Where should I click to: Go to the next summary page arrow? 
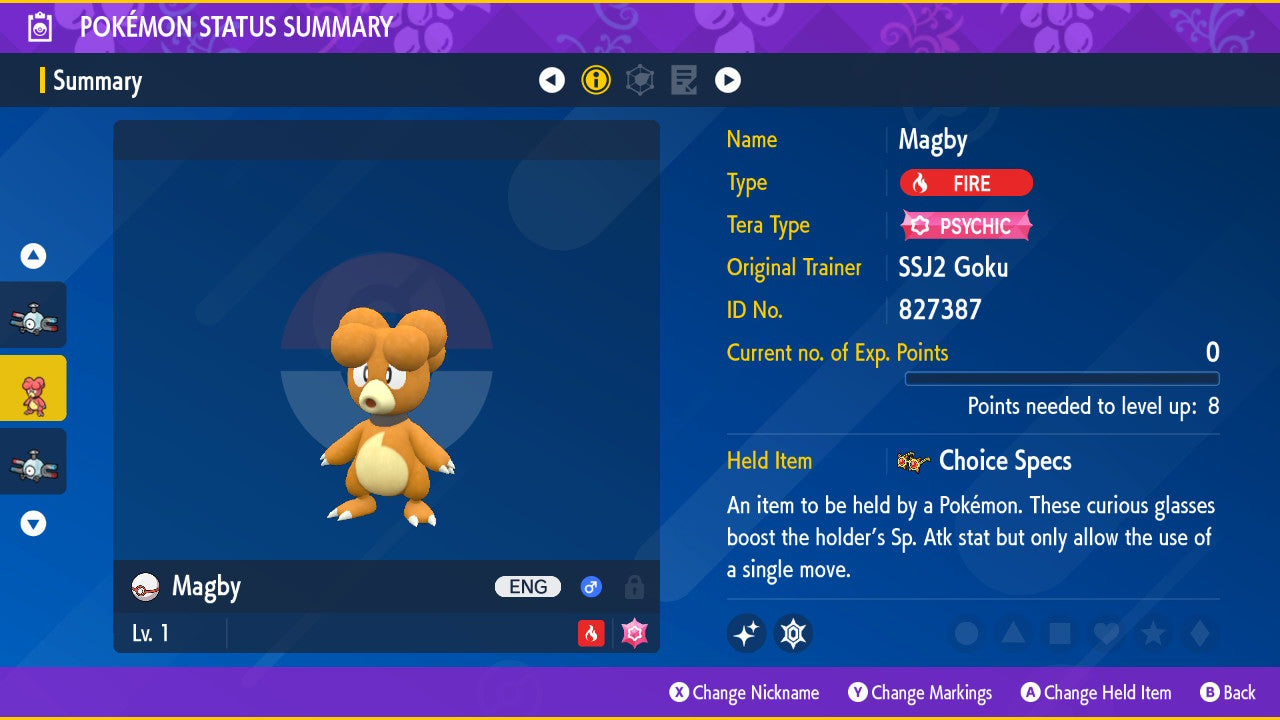728,80
